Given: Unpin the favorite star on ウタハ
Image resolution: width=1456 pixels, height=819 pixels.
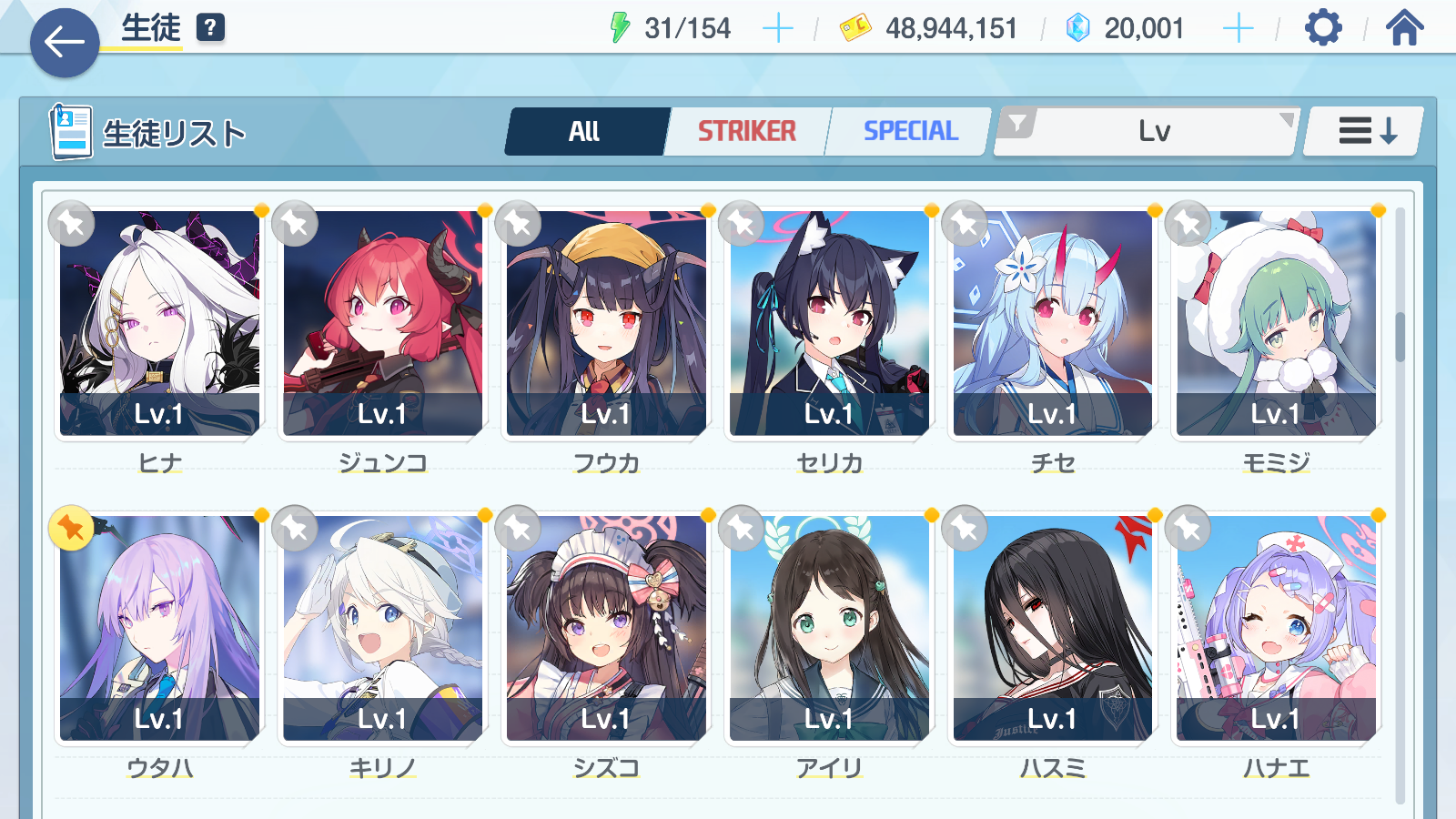Looking at the screenshot, I should [x=72, y=528].
